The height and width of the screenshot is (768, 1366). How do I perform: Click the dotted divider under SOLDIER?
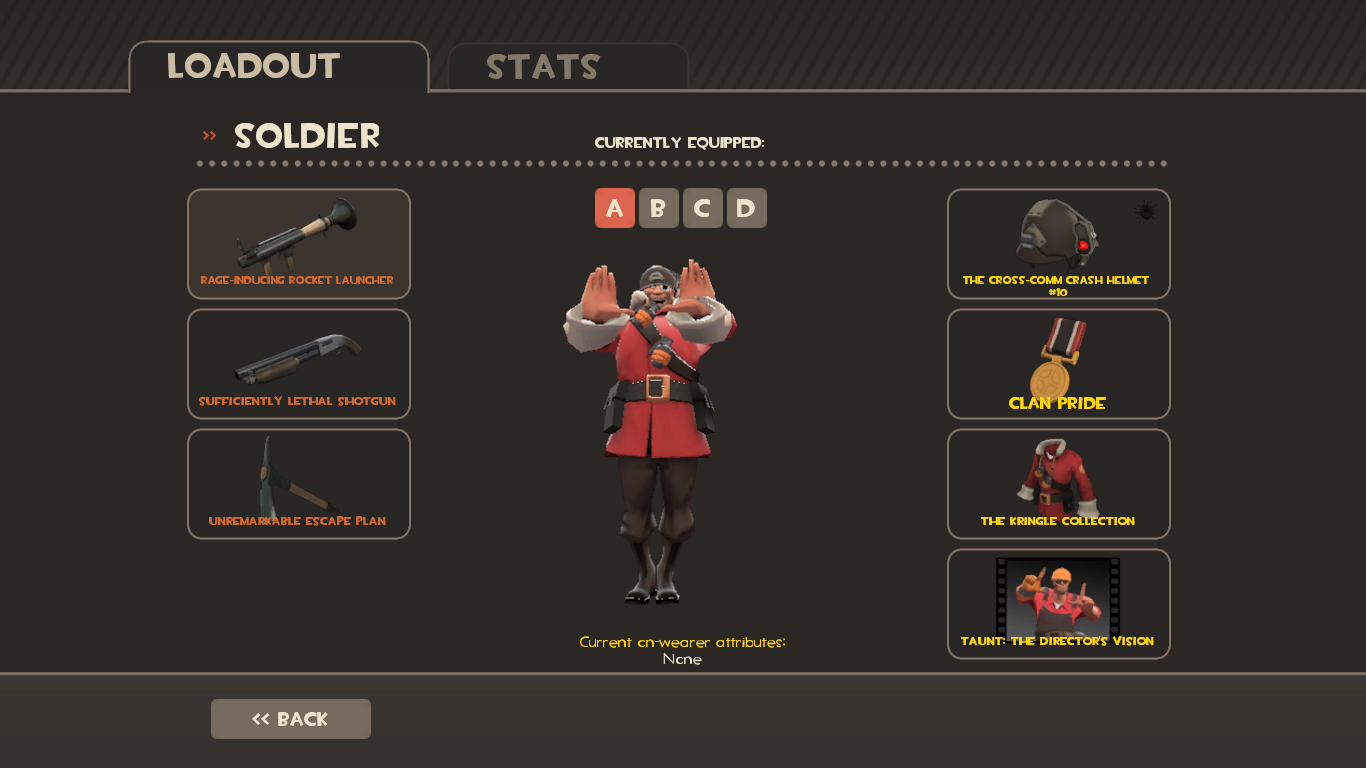pyautogui.click(x=682, y=163)
